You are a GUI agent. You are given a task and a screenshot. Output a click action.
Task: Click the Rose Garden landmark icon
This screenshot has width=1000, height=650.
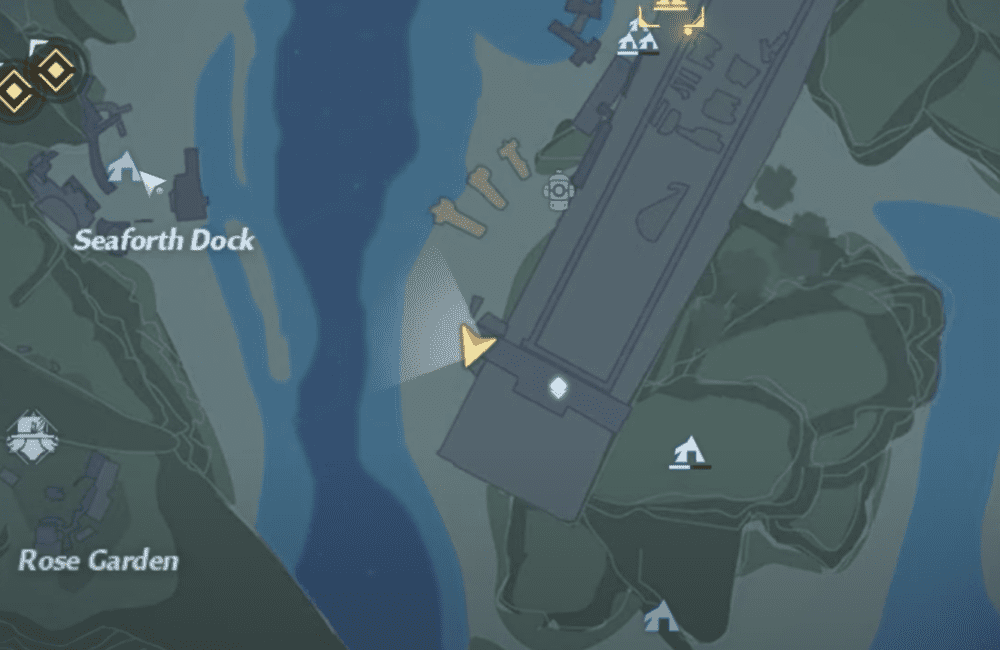point(32,436)
